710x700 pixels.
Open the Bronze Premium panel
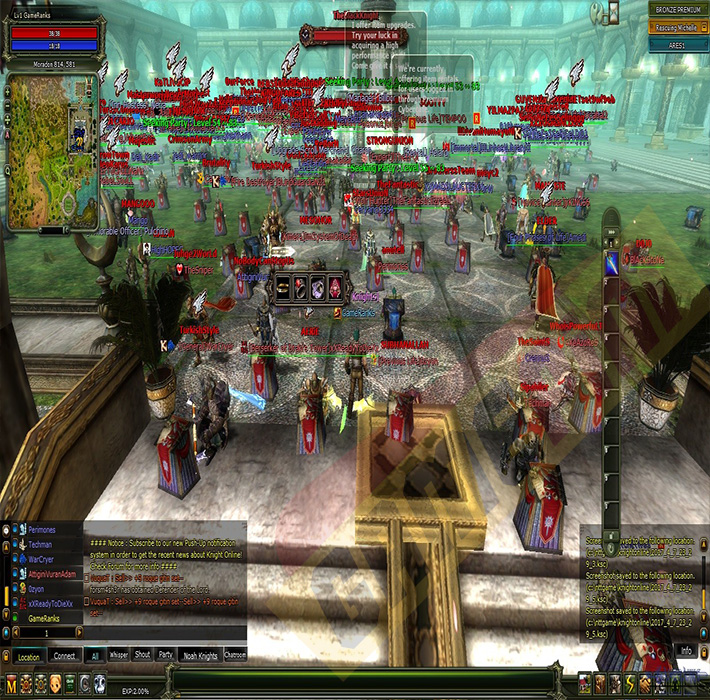(676, 9)
